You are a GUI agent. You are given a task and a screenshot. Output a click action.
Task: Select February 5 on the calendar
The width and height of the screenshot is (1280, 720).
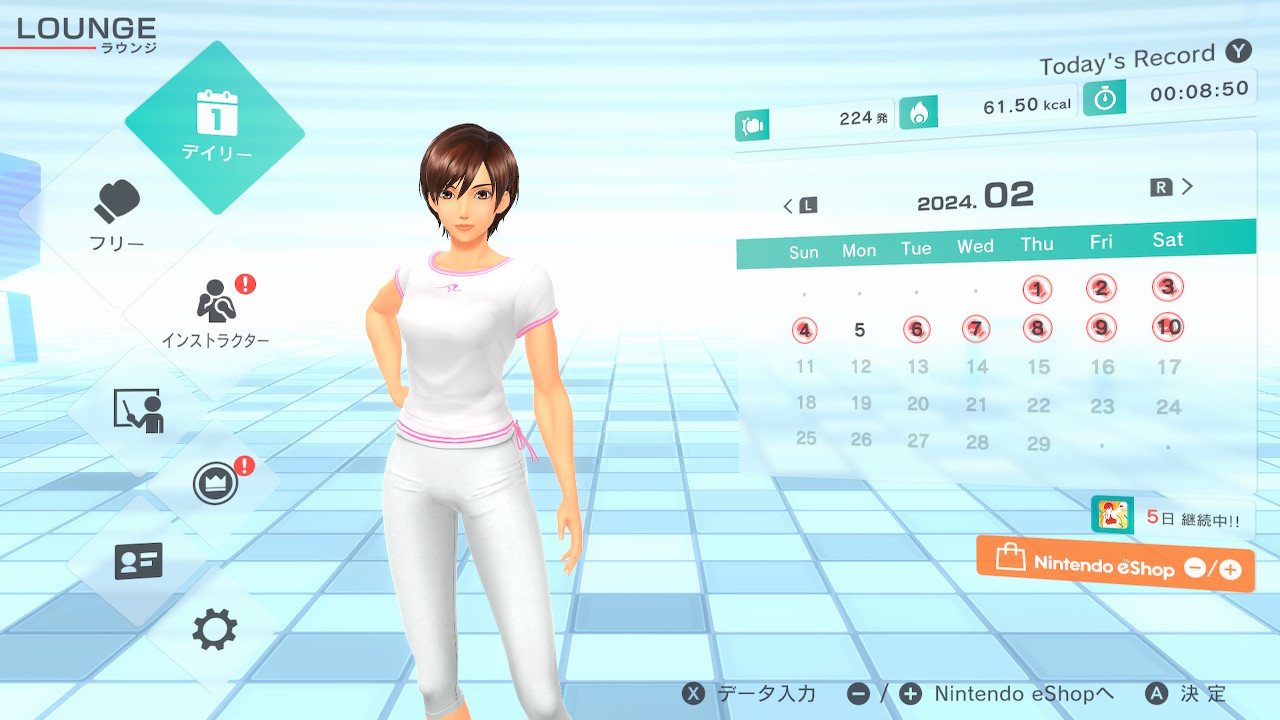pyautogui.click(x=860, y=330)
